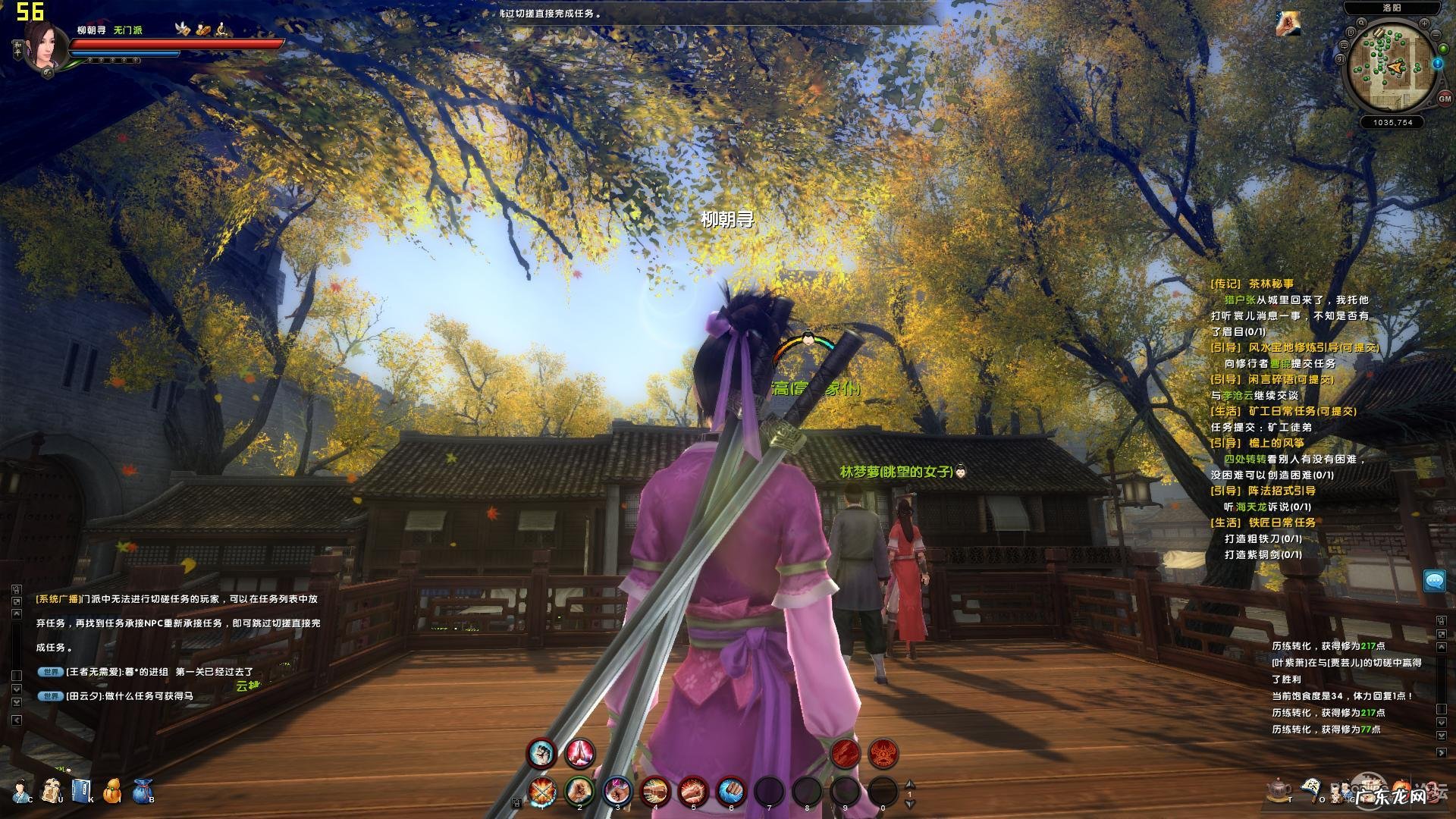Open the blue chat bubble button
The height and width of the screenshot is (819, 1456).
click(x=1434, y=581)
